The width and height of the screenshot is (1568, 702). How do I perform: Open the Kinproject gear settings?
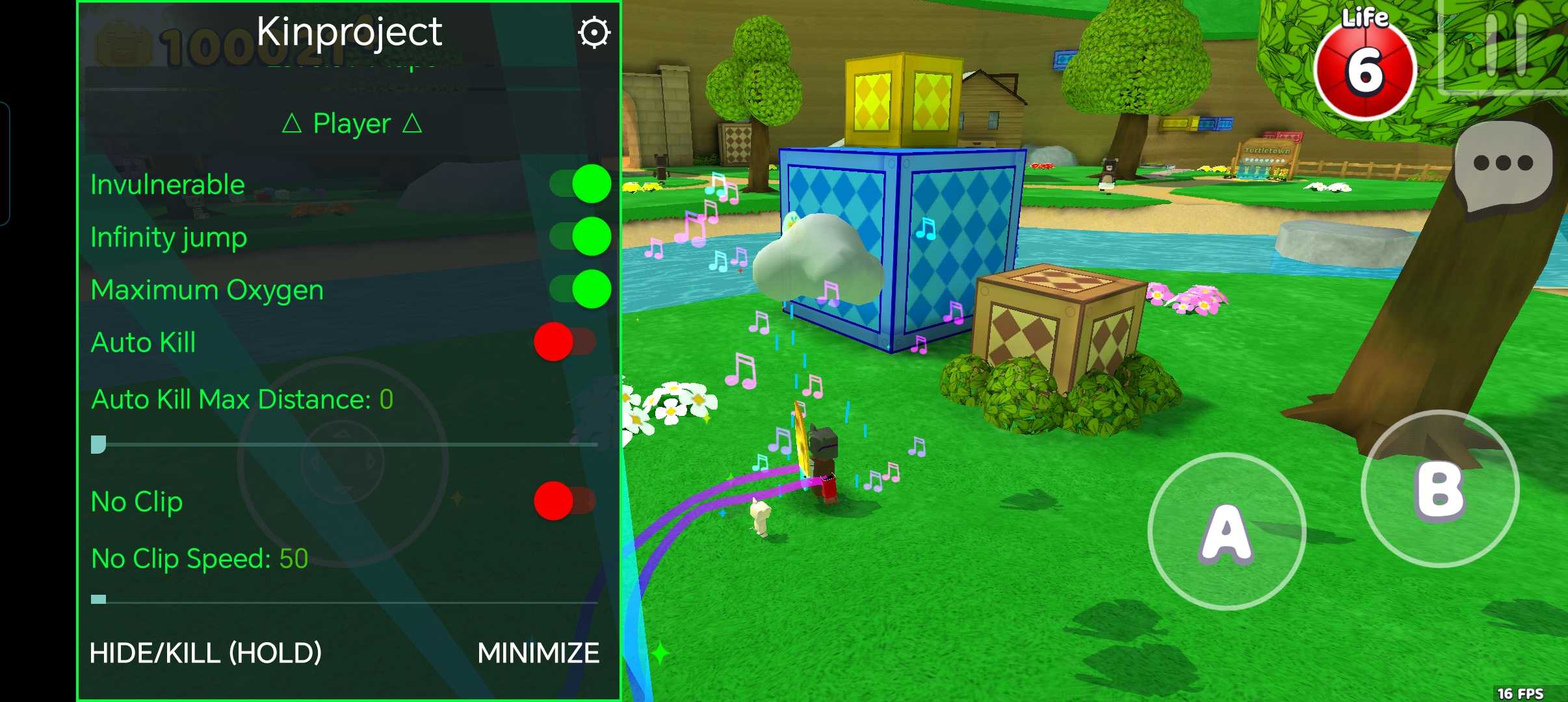[594, 32]
